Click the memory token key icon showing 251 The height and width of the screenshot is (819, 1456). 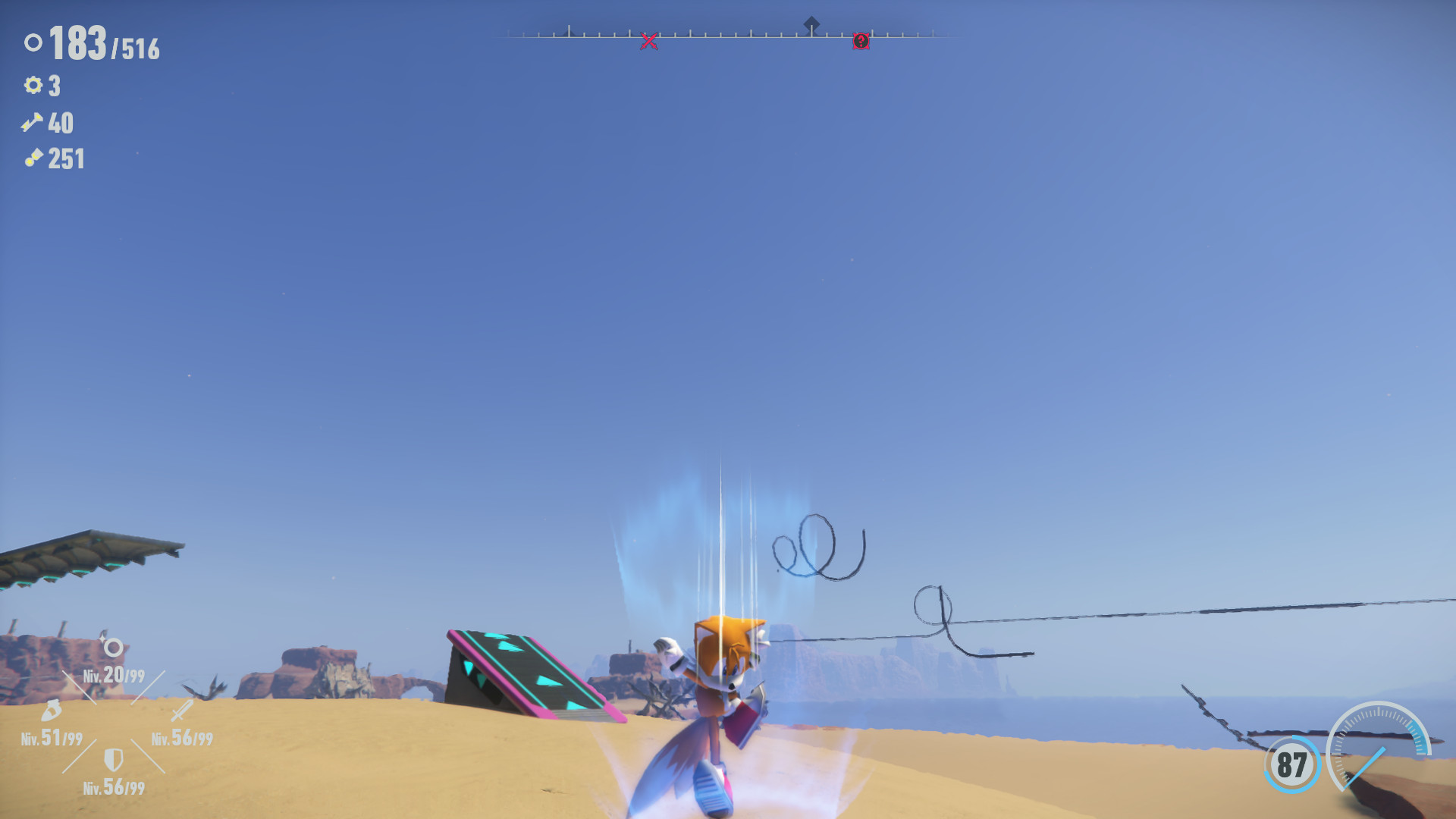click(32, 159)
